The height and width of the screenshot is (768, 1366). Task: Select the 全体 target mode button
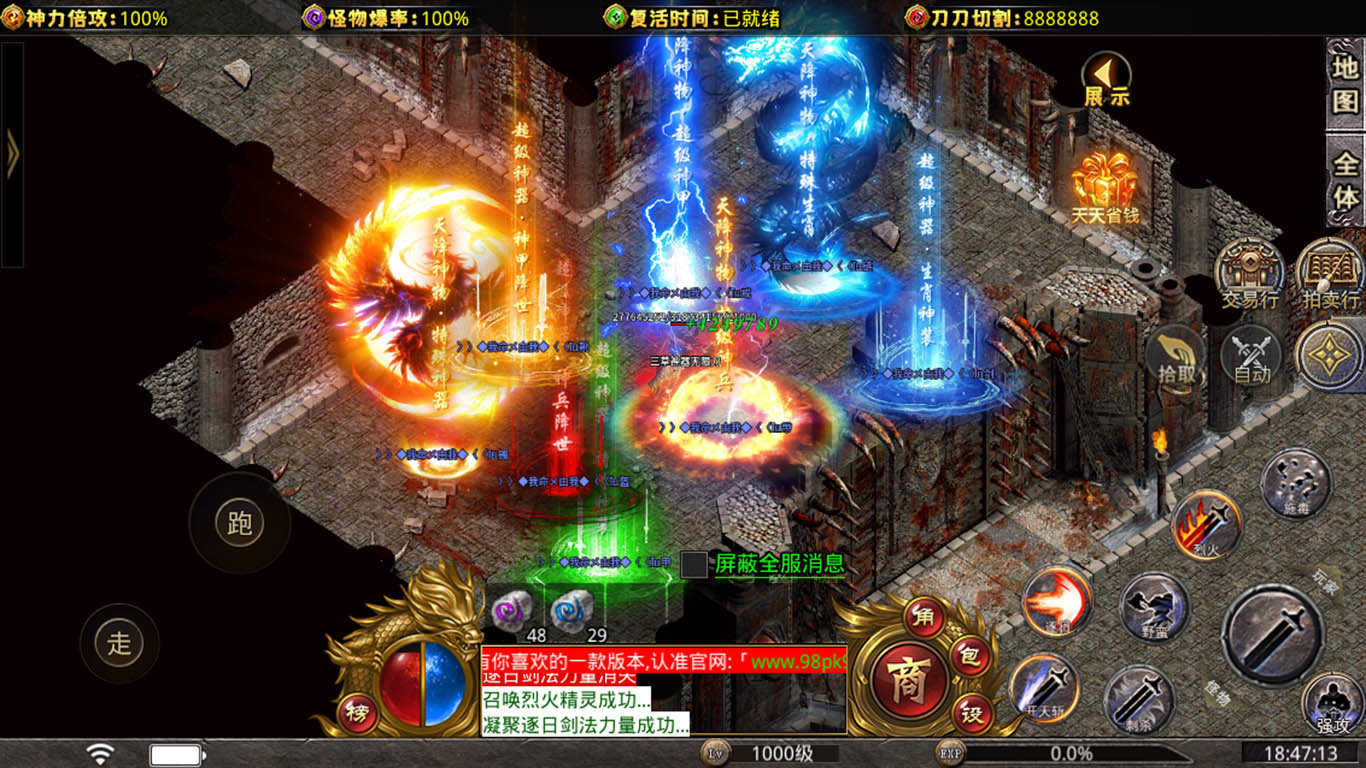click(1345, 179)
